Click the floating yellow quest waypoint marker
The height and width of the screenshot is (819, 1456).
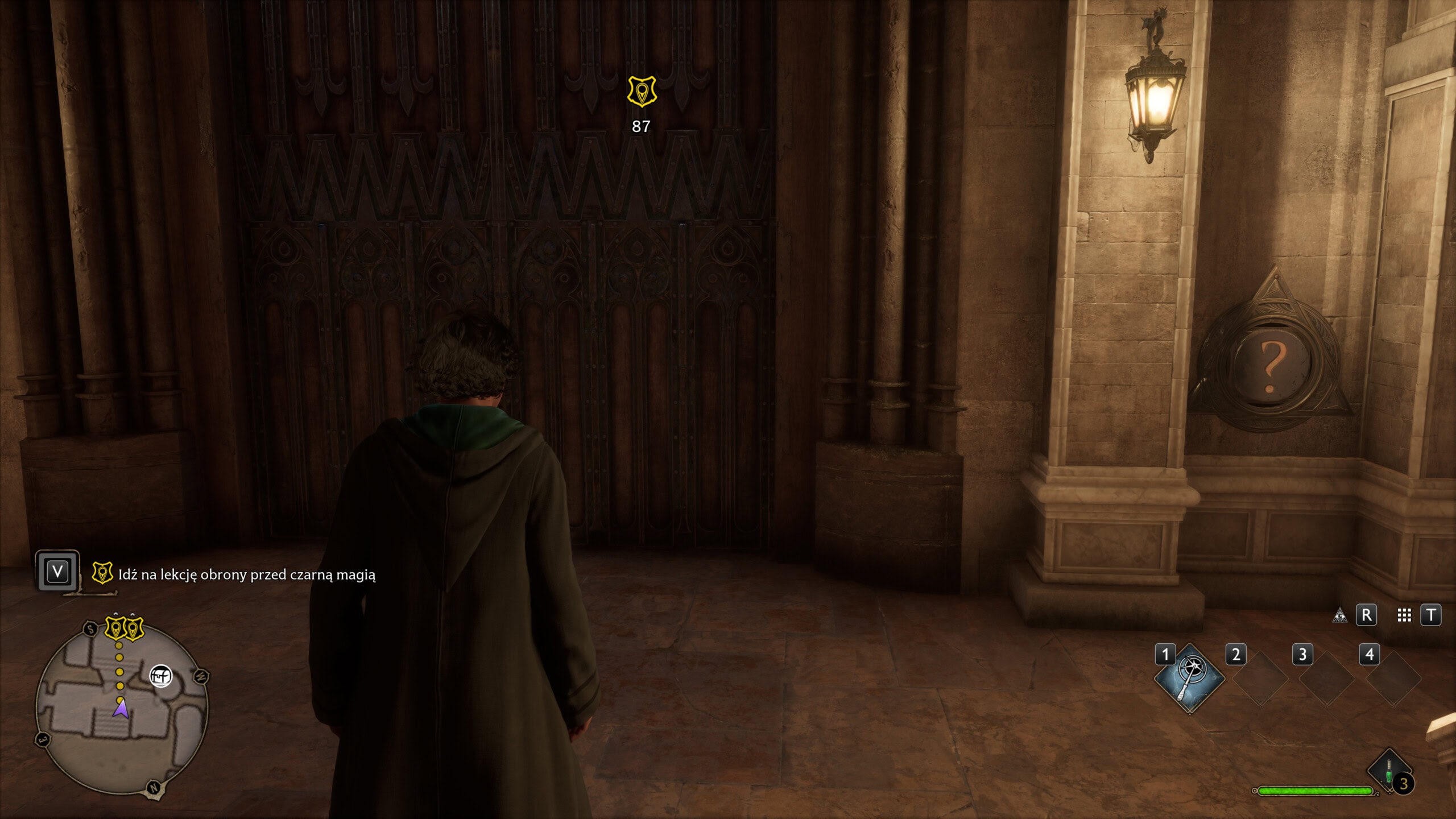coord(642,92)
